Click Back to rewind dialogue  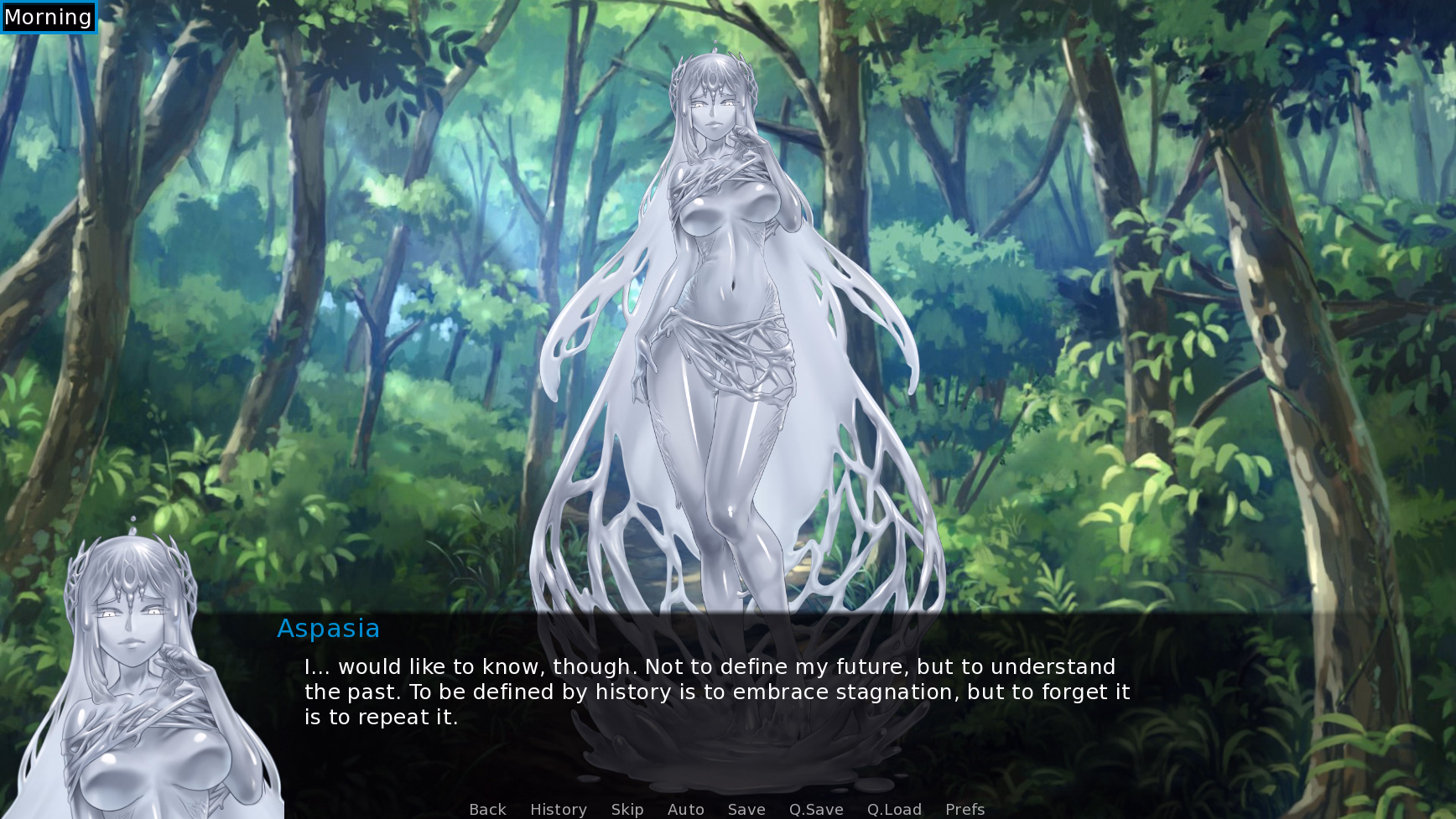point(486,809)
